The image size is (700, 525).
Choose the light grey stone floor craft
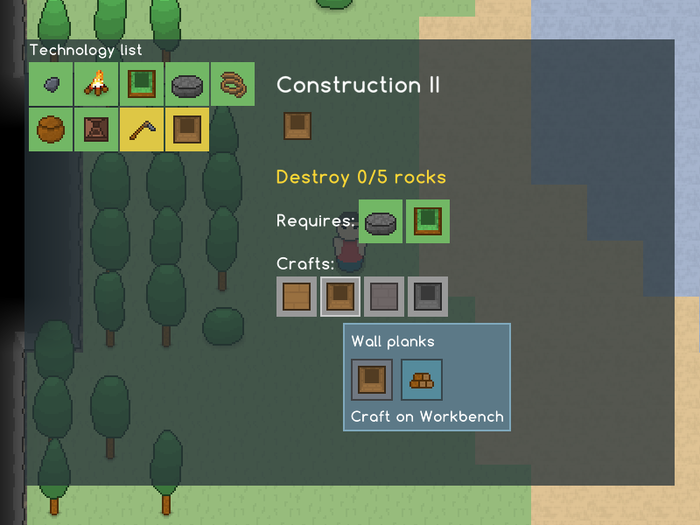click(x=384, y=297)
